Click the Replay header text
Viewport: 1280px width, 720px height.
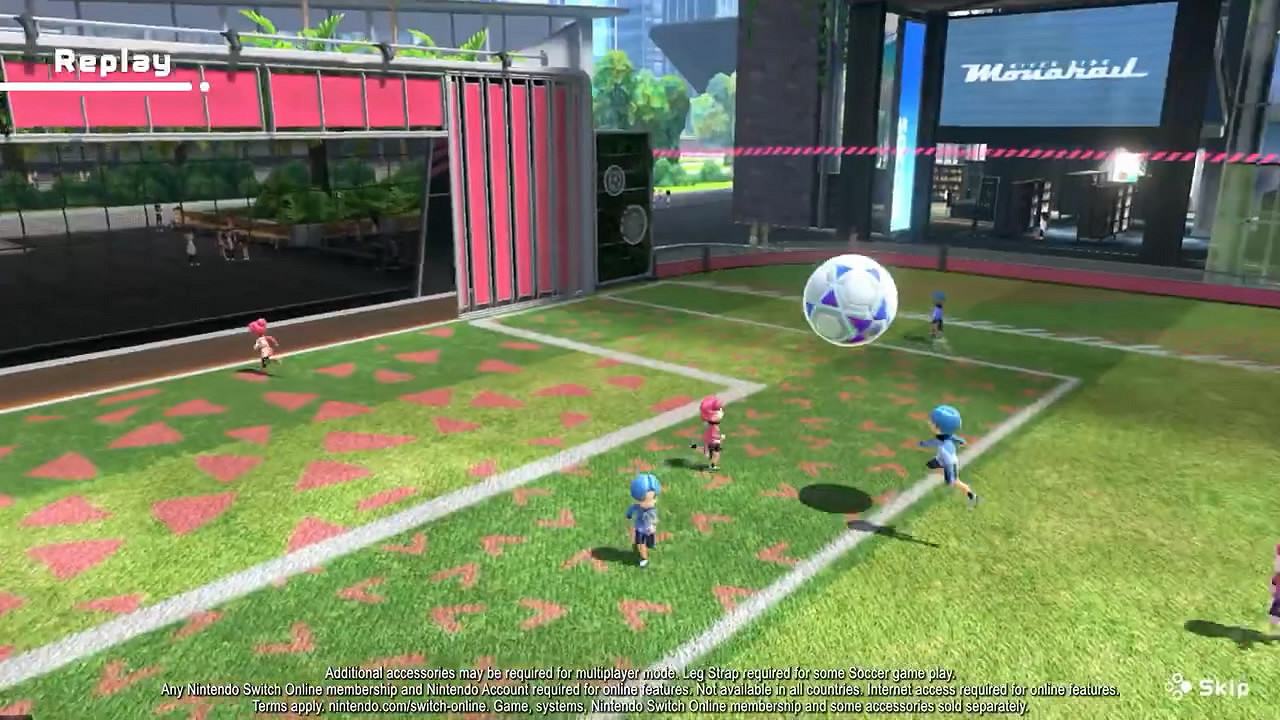[113, 62]
